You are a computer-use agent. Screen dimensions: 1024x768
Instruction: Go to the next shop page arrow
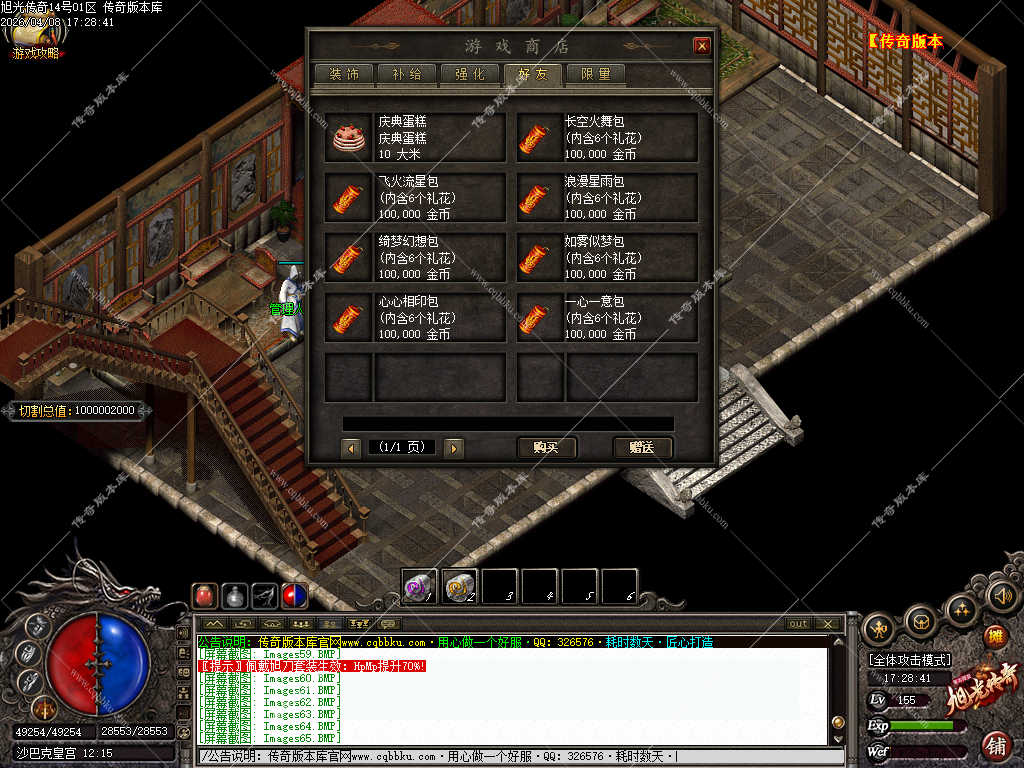point(454,449)
